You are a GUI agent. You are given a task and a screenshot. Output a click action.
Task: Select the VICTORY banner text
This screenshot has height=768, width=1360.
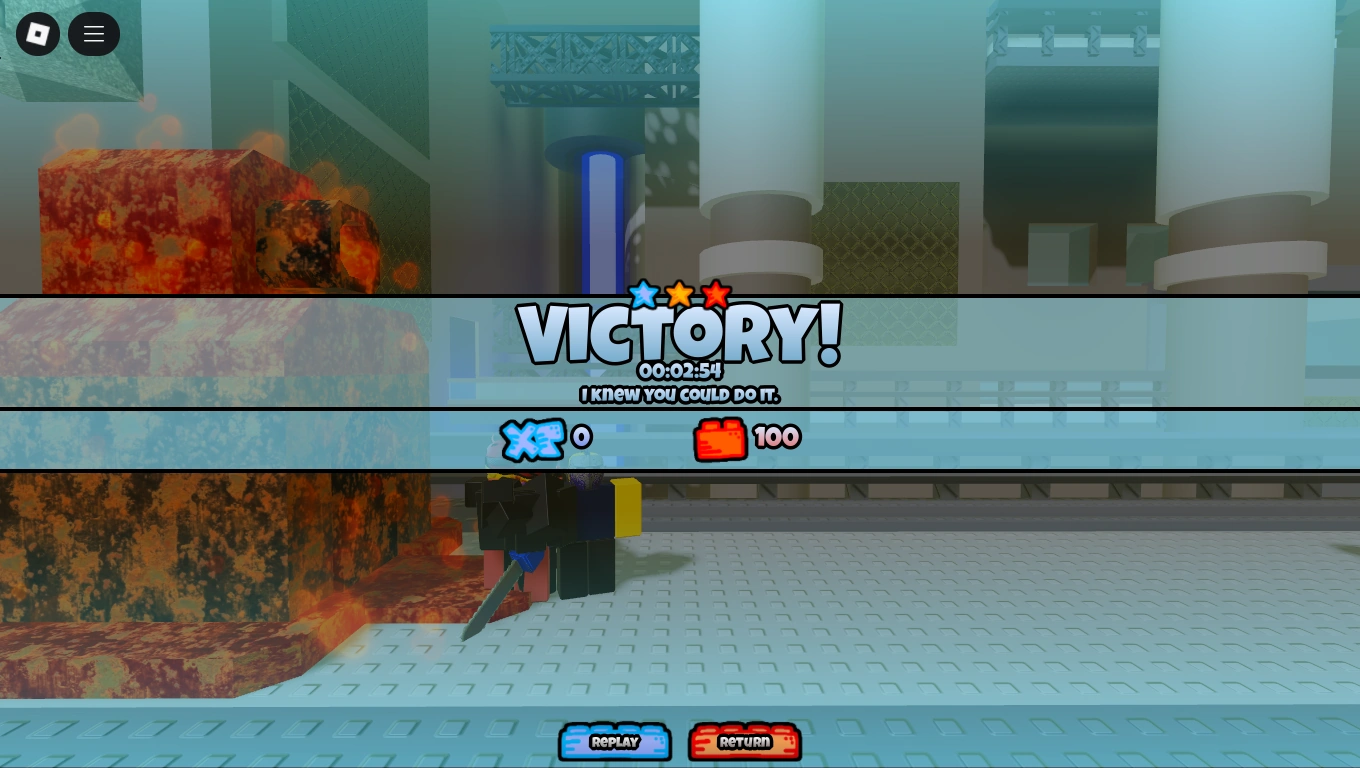click(x=679, y=334)
